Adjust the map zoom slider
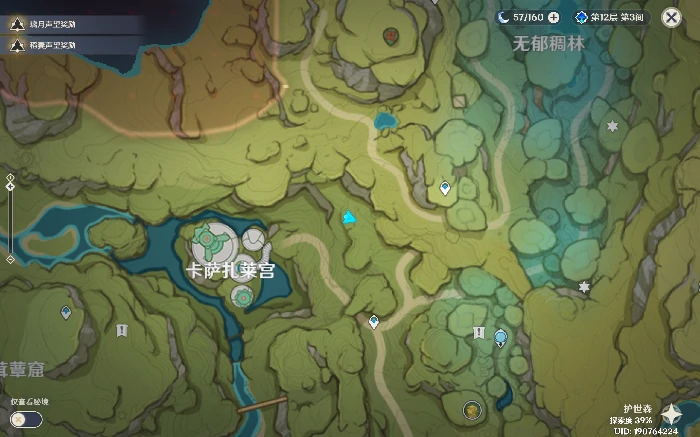The height and width of the screenshot is (437, 700). 10,219
